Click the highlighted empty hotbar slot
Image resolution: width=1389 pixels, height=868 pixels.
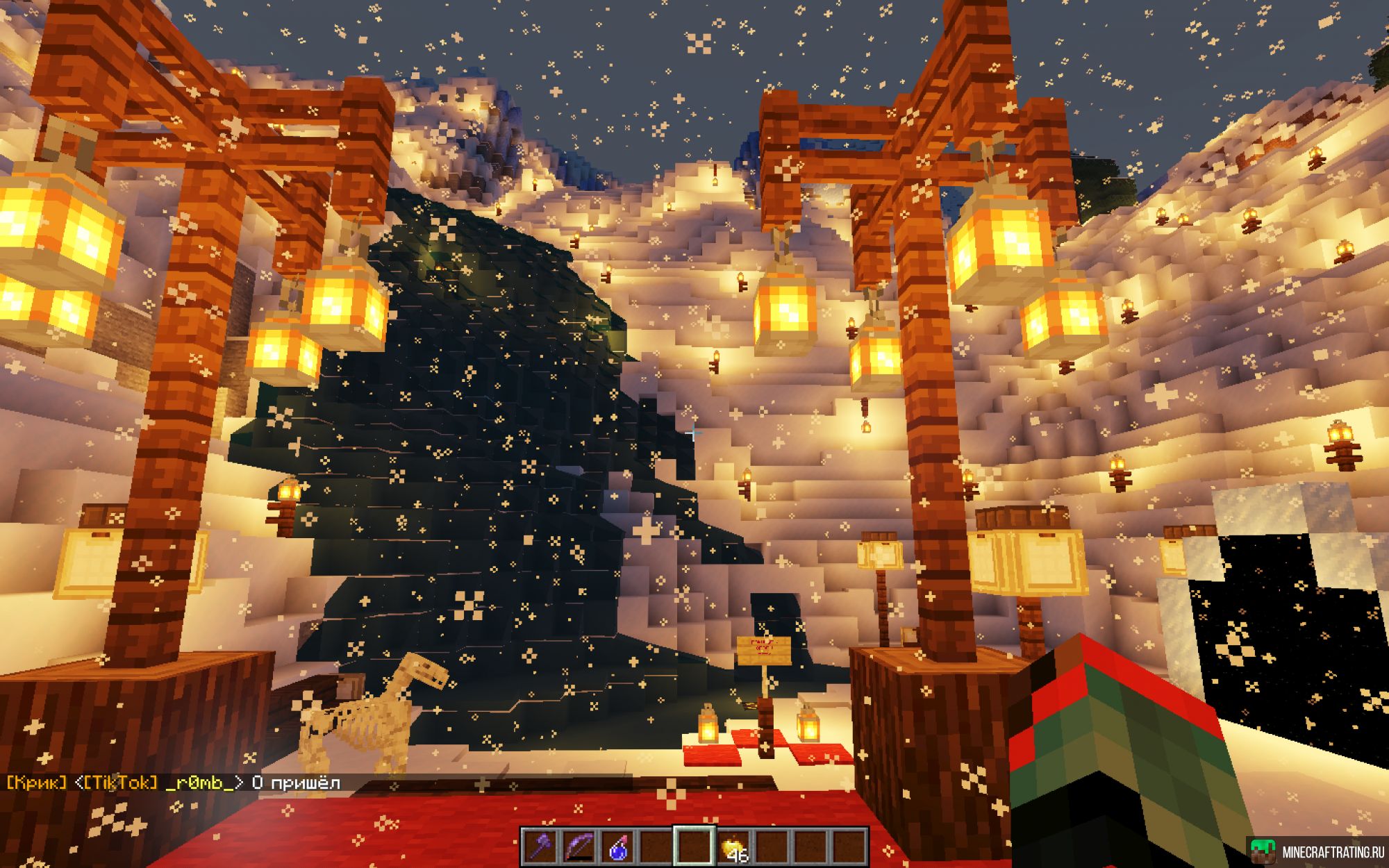[694, 846]
